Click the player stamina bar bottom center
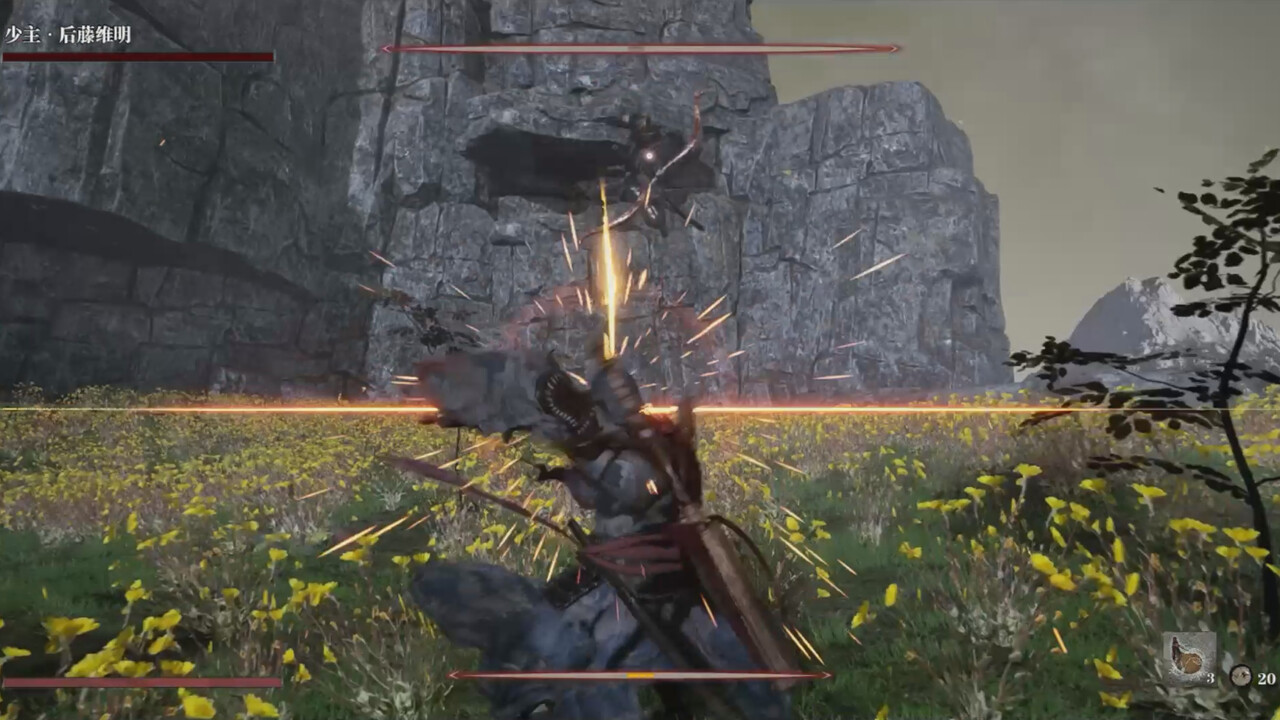The height and width of the screenshot is (720, 1280). pyautogui.click(x=640, y=675)
